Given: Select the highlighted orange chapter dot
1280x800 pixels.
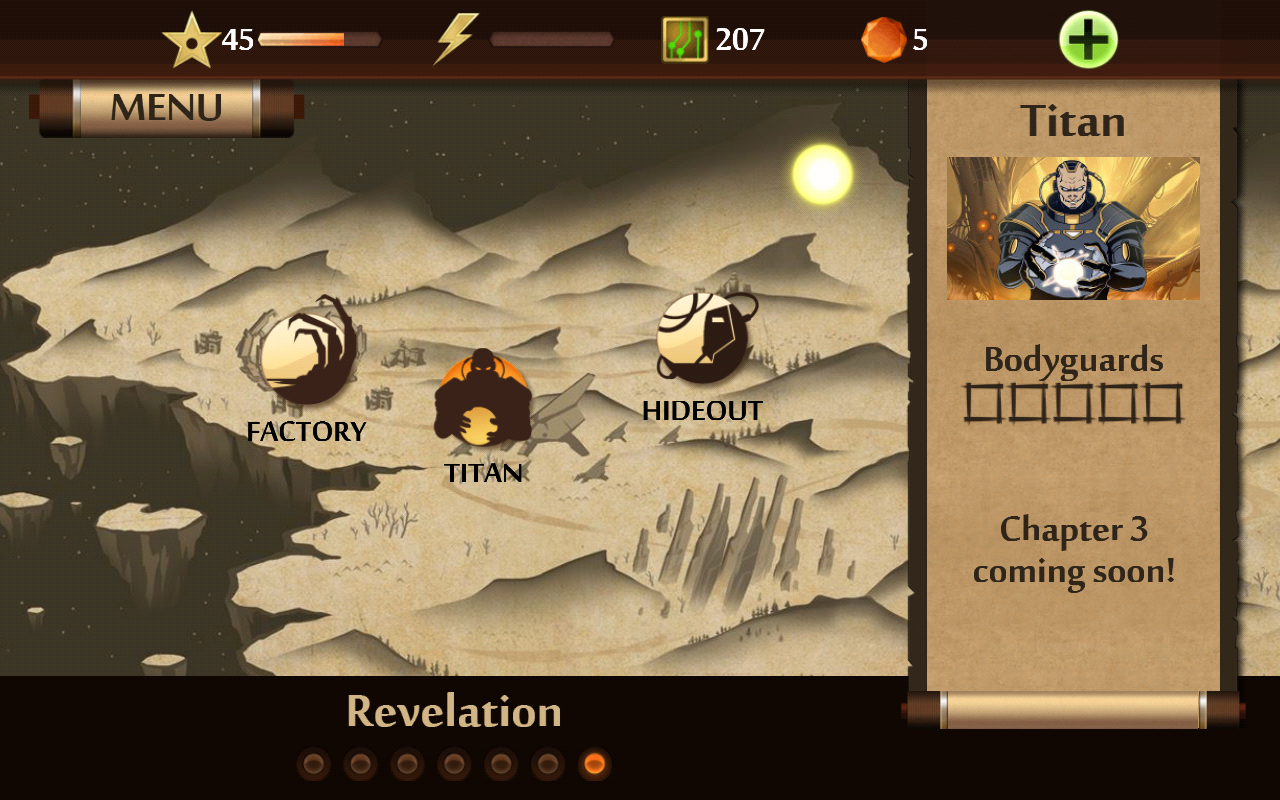Looking at the screenshot, I should click(594, 765).
